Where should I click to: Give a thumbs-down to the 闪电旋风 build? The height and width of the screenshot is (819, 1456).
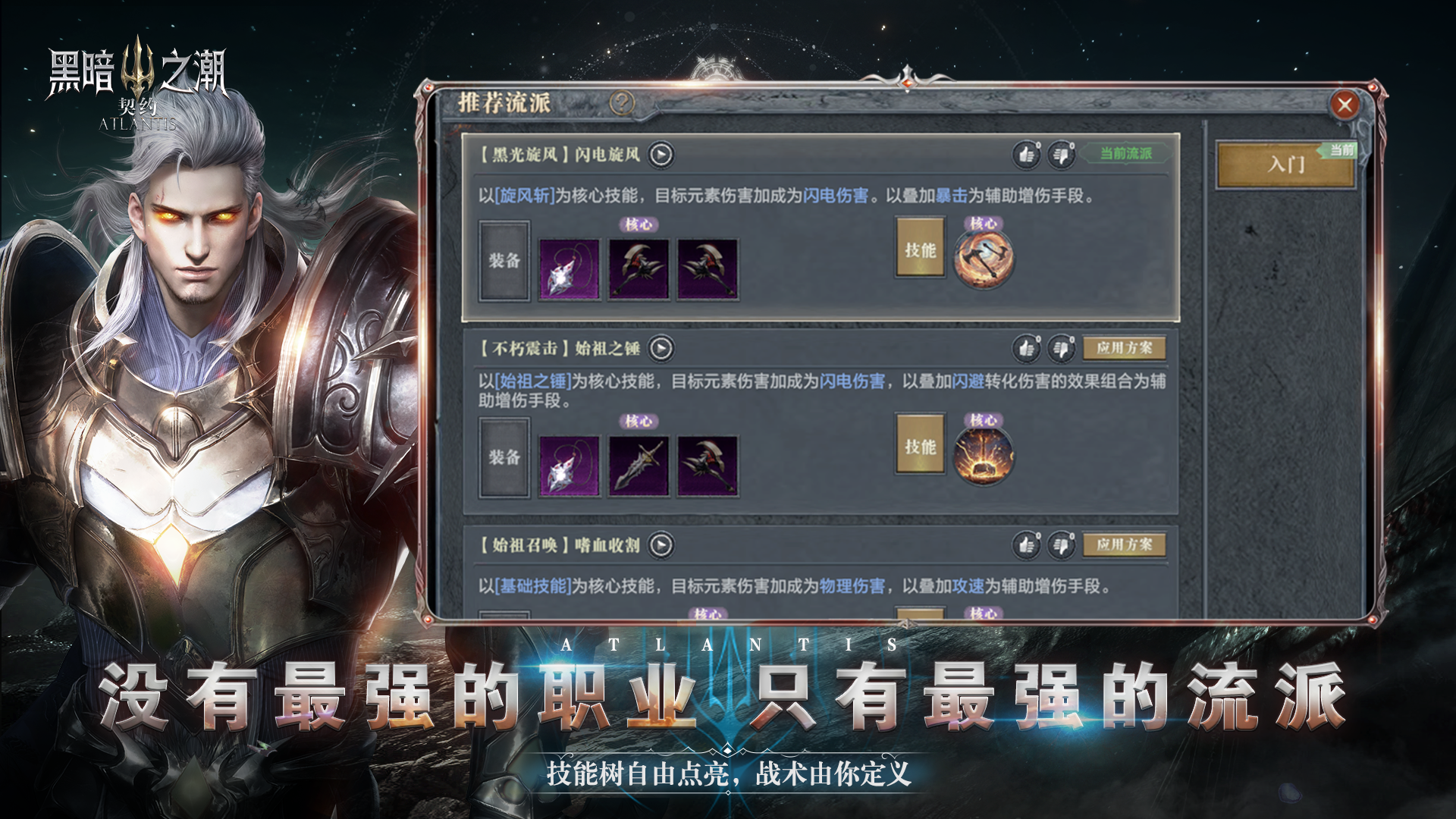point(1063,153)
